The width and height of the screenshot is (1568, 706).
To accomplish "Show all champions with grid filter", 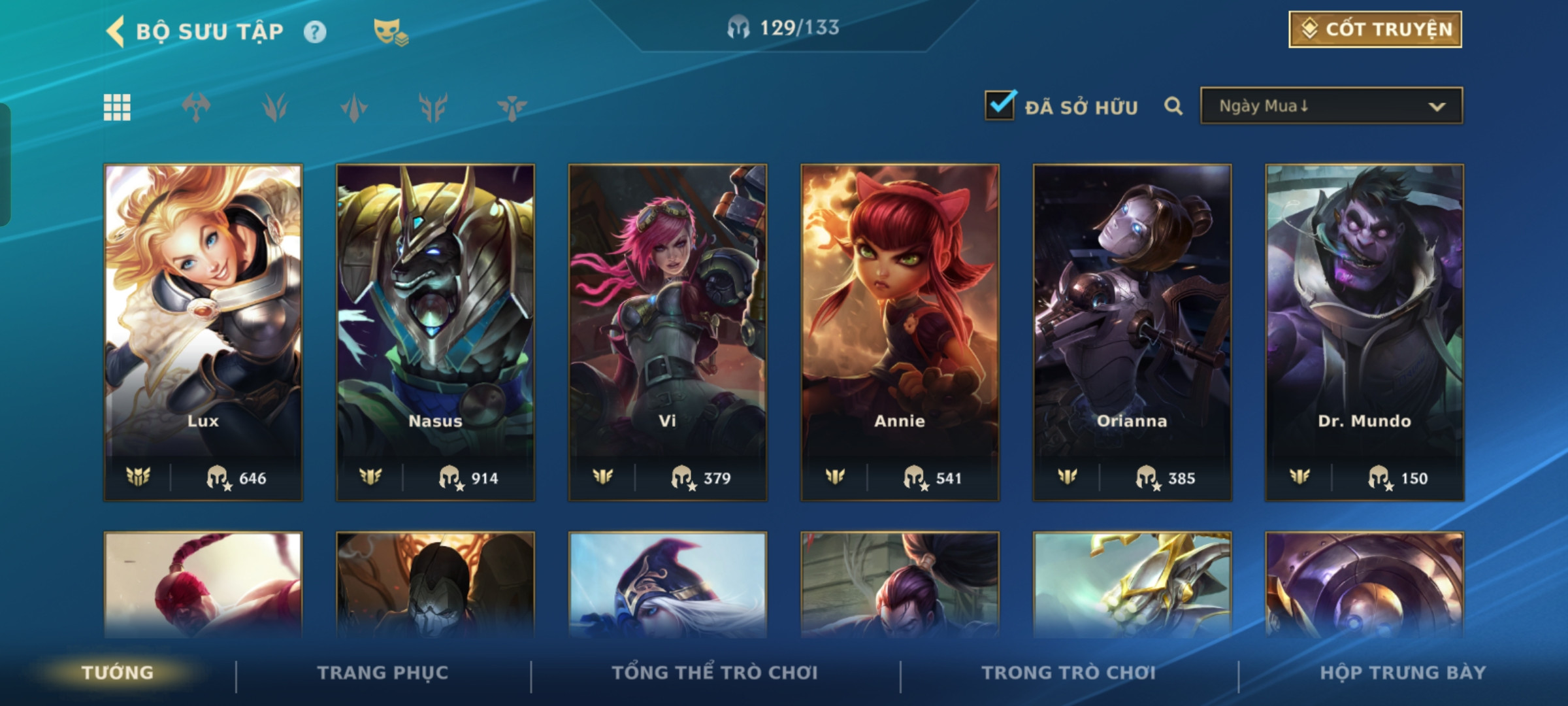I will point(118,107).
